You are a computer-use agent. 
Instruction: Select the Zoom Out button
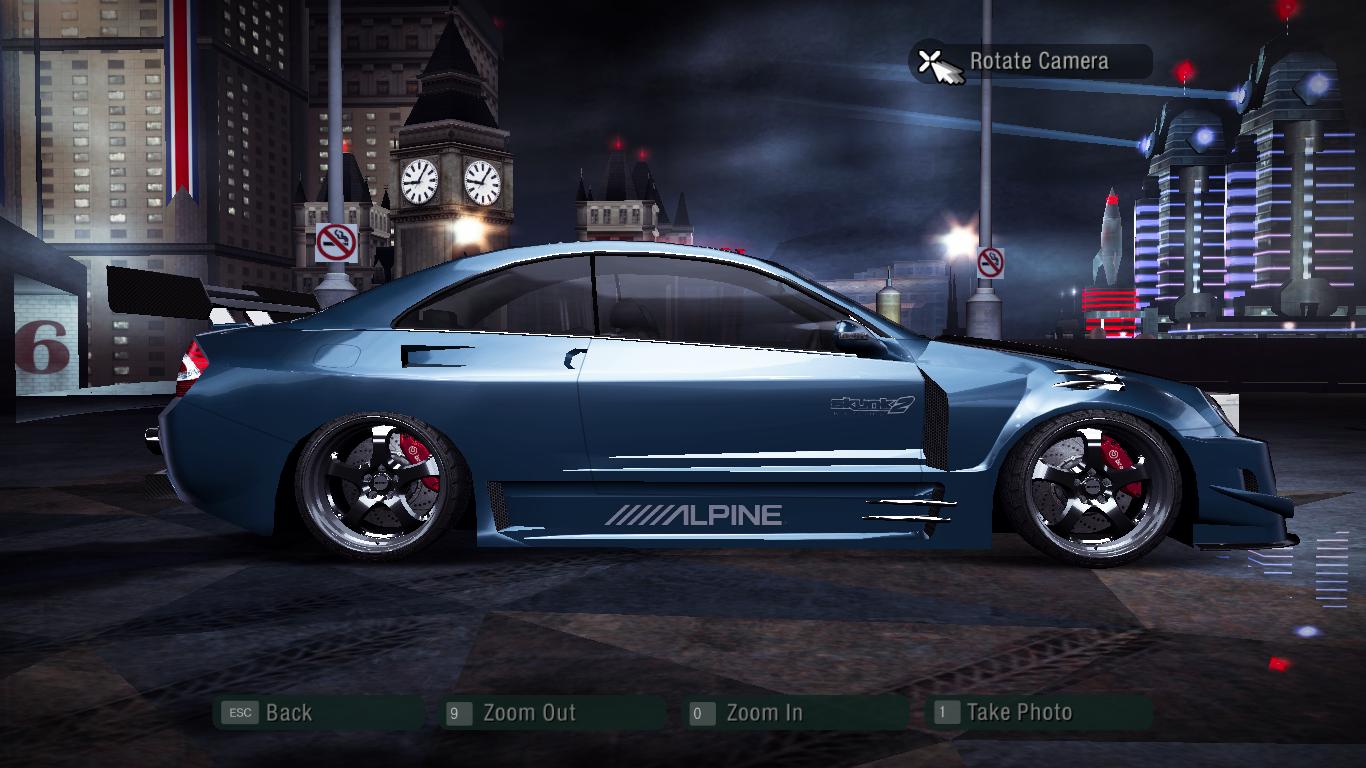[x=528, y=713]
